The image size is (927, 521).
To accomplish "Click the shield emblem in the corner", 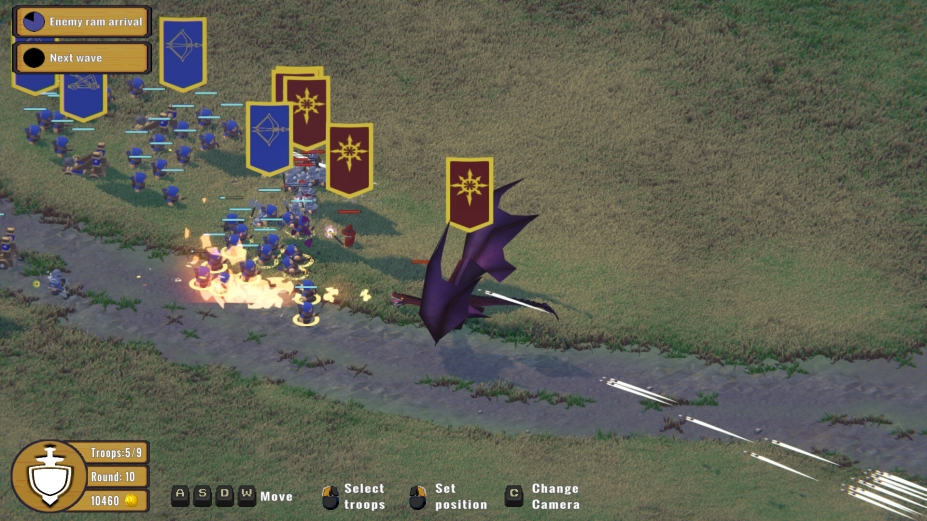I will (x=48, y=476).
